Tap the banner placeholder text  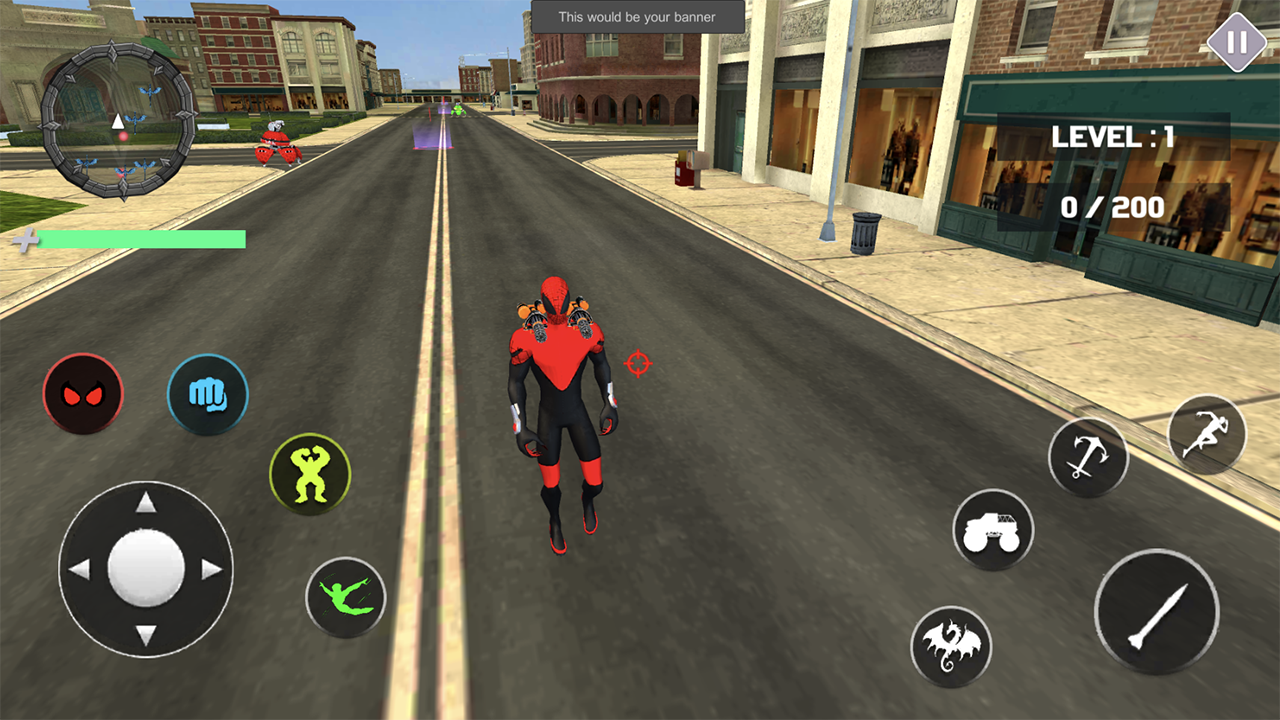tap(637, 16)
